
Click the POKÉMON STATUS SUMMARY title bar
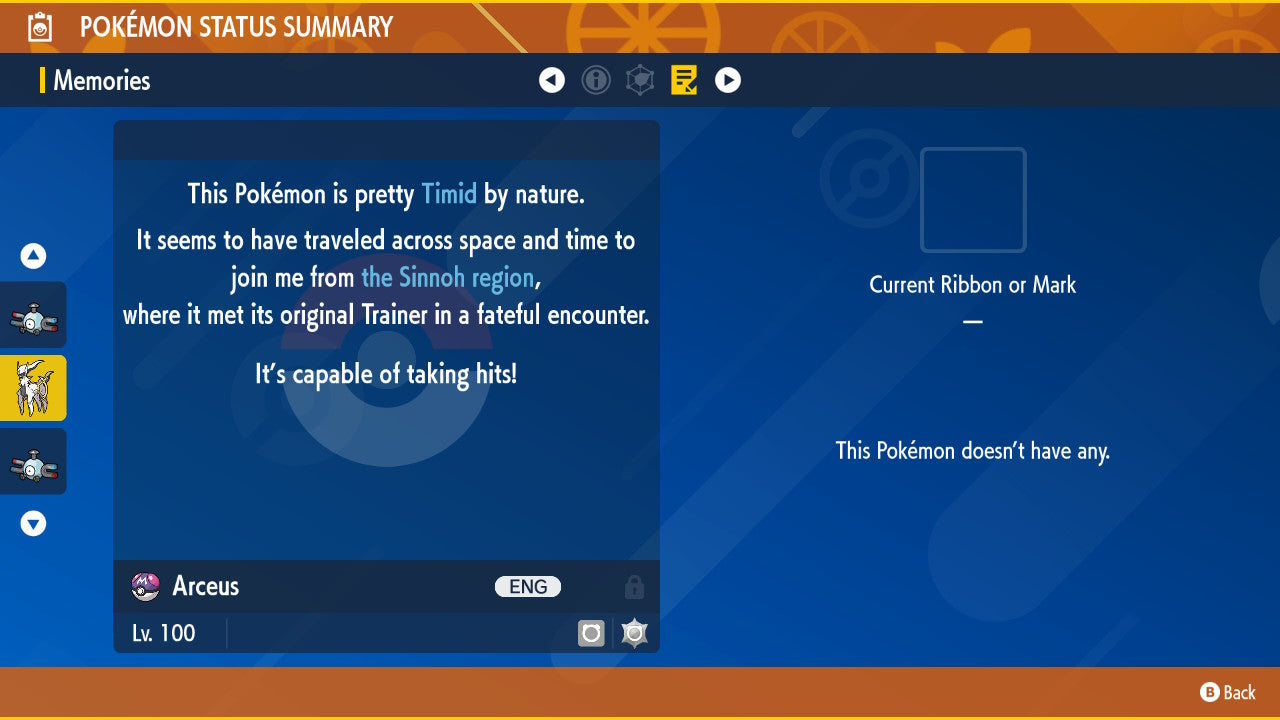(236, 26)
